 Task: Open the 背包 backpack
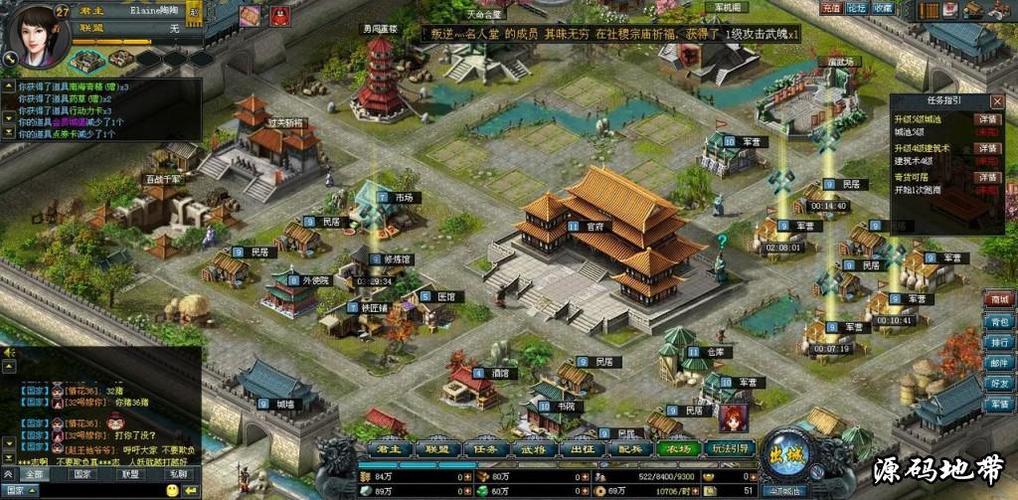pos(998,321)
